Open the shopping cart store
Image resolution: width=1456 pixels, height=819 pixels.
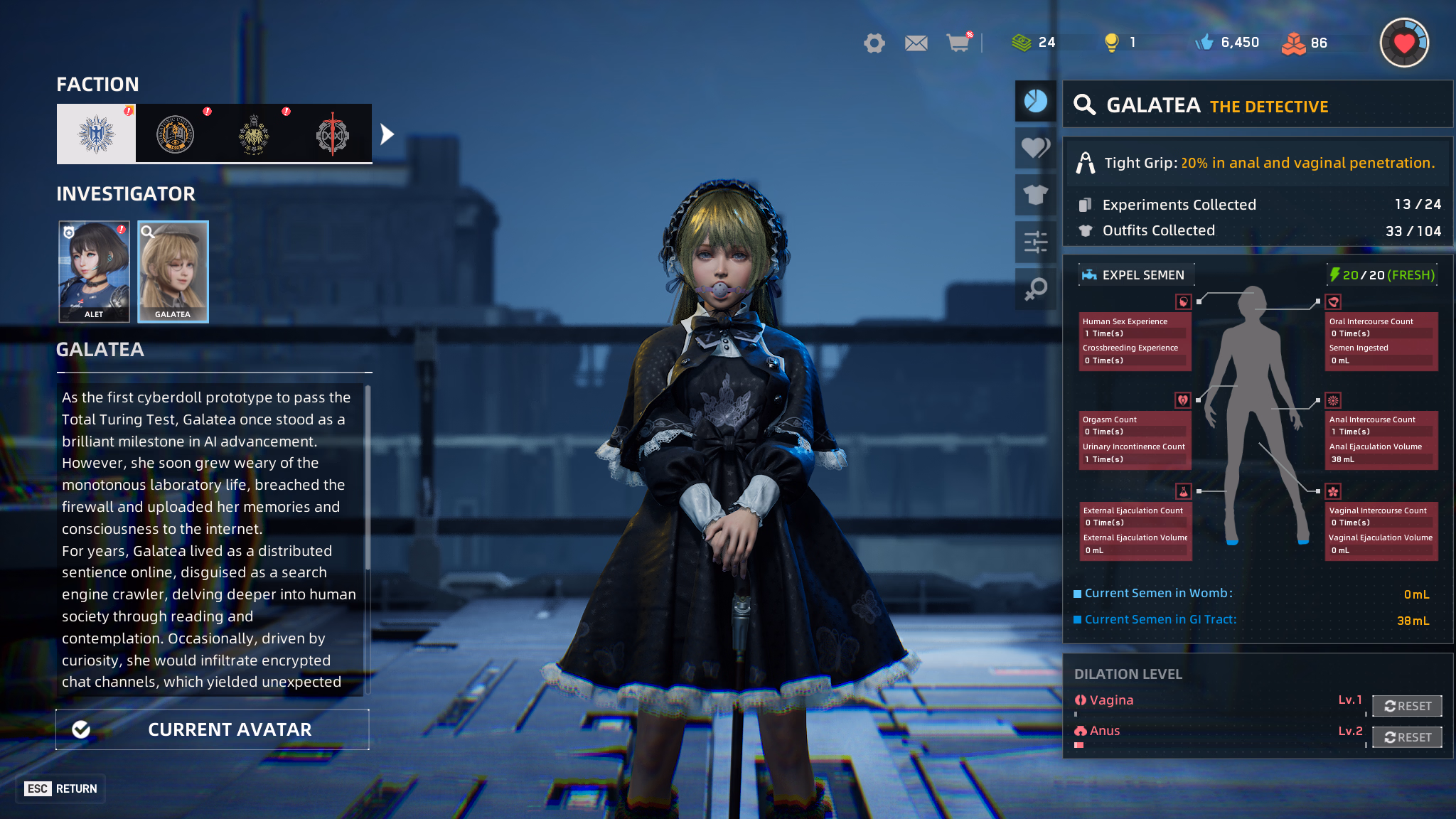[958, 43]
